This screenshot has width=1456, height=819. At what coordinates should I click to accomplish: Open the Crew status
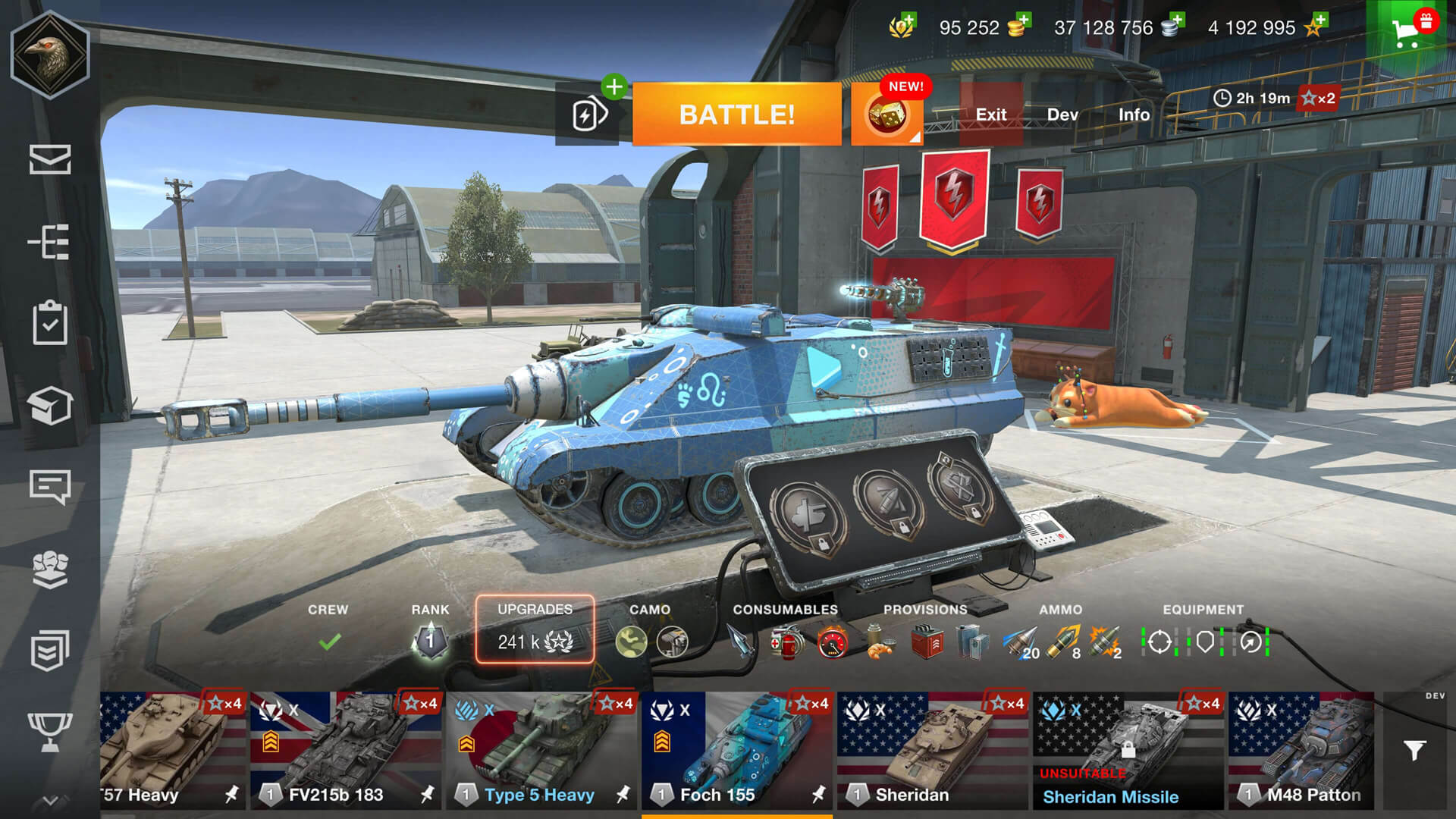328,631
